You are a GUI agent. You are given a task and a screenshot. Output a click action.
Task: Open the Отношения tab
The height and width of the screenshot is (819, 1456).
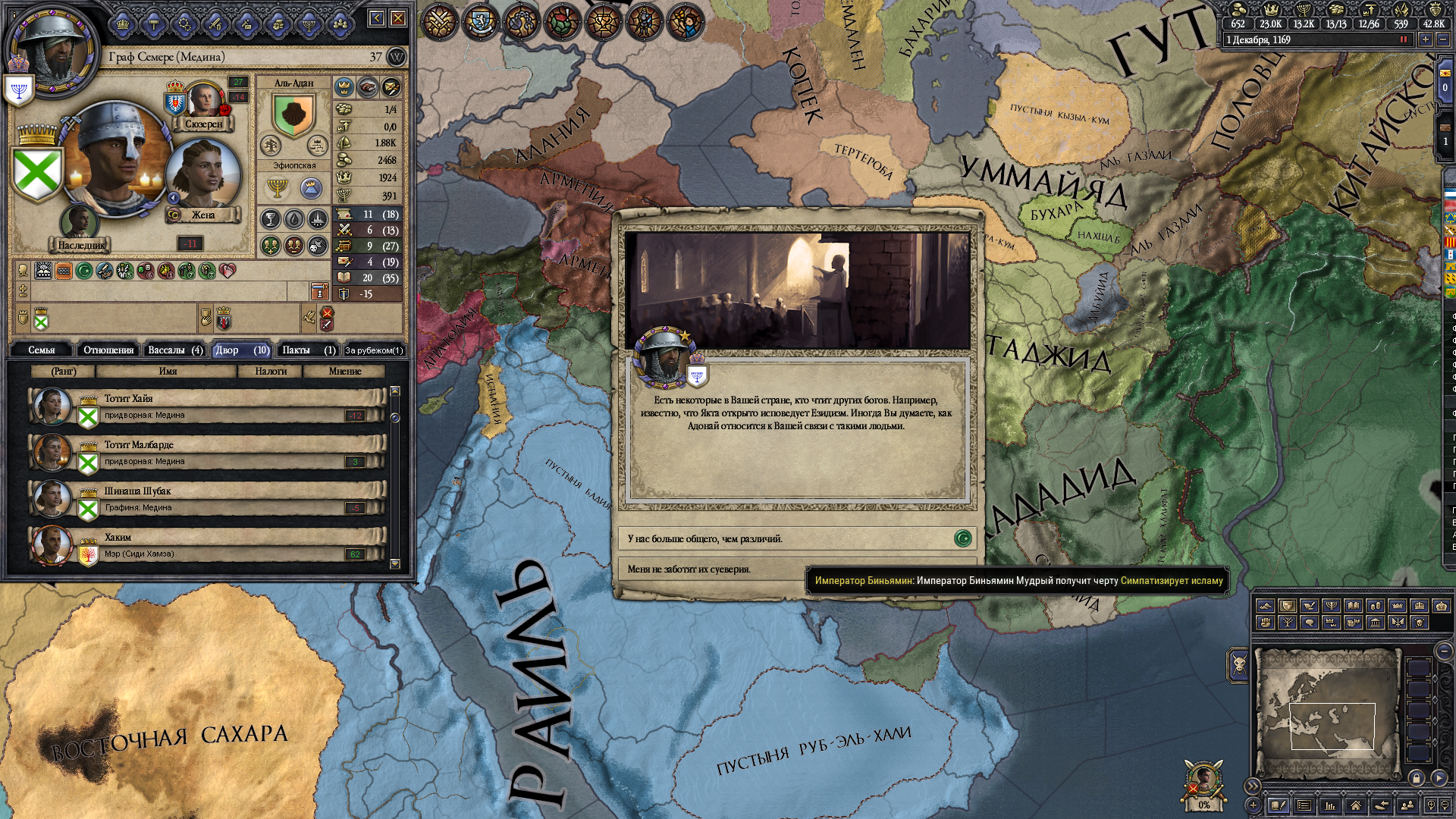108,350
